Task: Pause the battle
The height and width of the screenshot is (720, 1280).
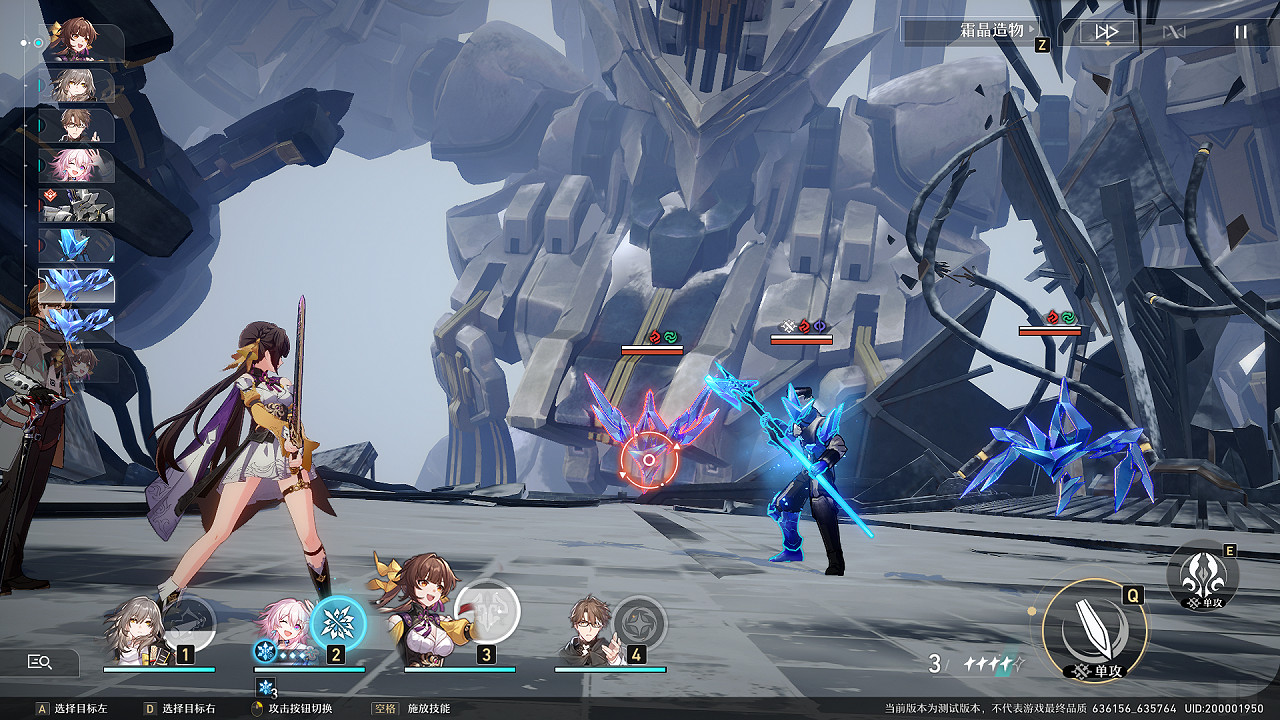Action: (x=1240, y=32)
